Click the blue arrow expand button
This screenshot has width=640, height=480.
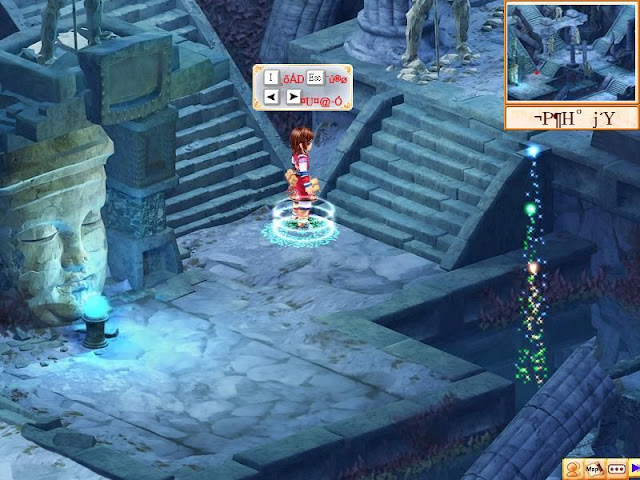tap(634, 468)
